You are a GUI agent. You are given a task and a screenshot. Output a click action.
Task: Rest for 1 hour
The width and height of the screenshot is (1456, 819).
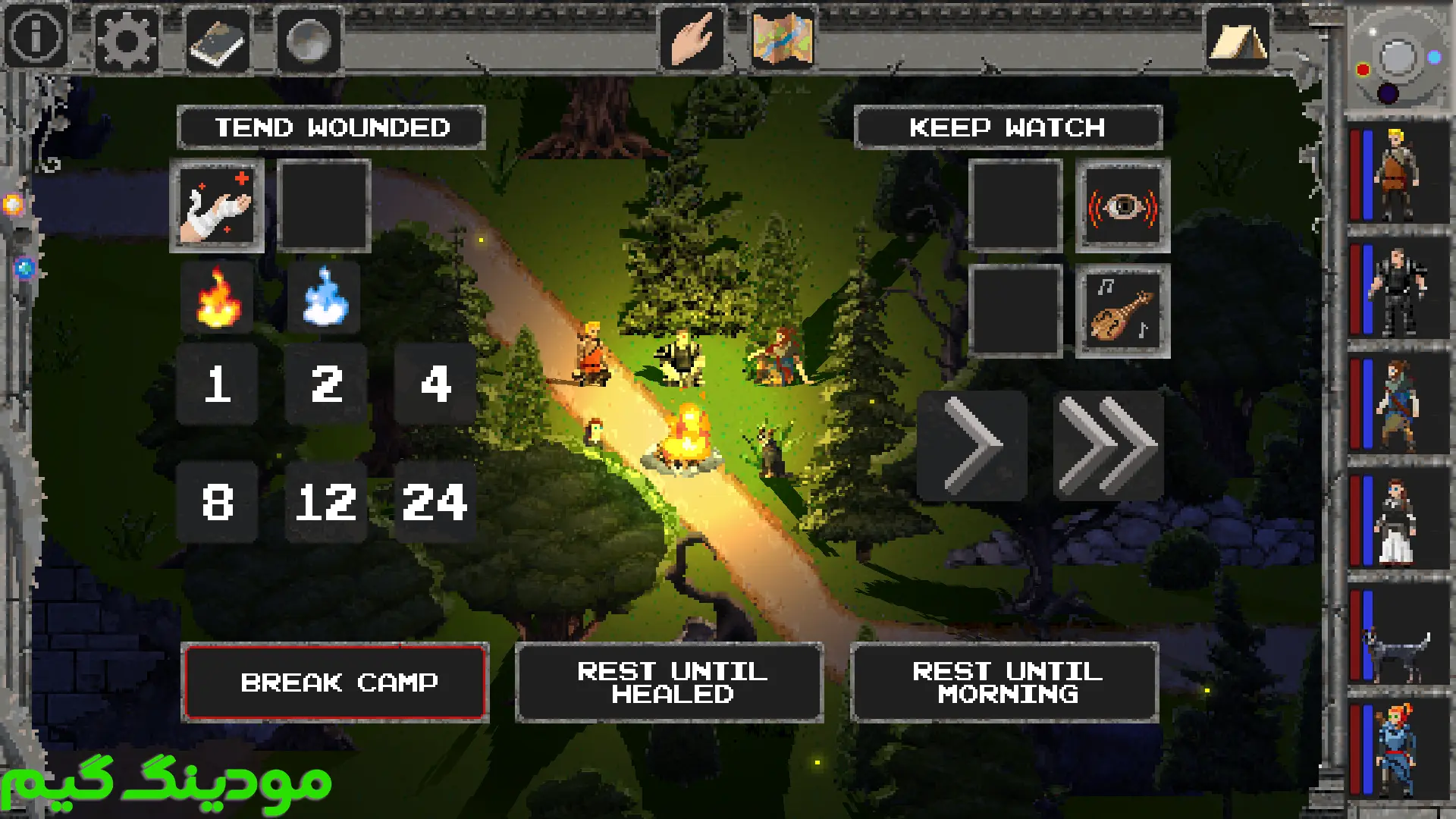click(217, 384)
